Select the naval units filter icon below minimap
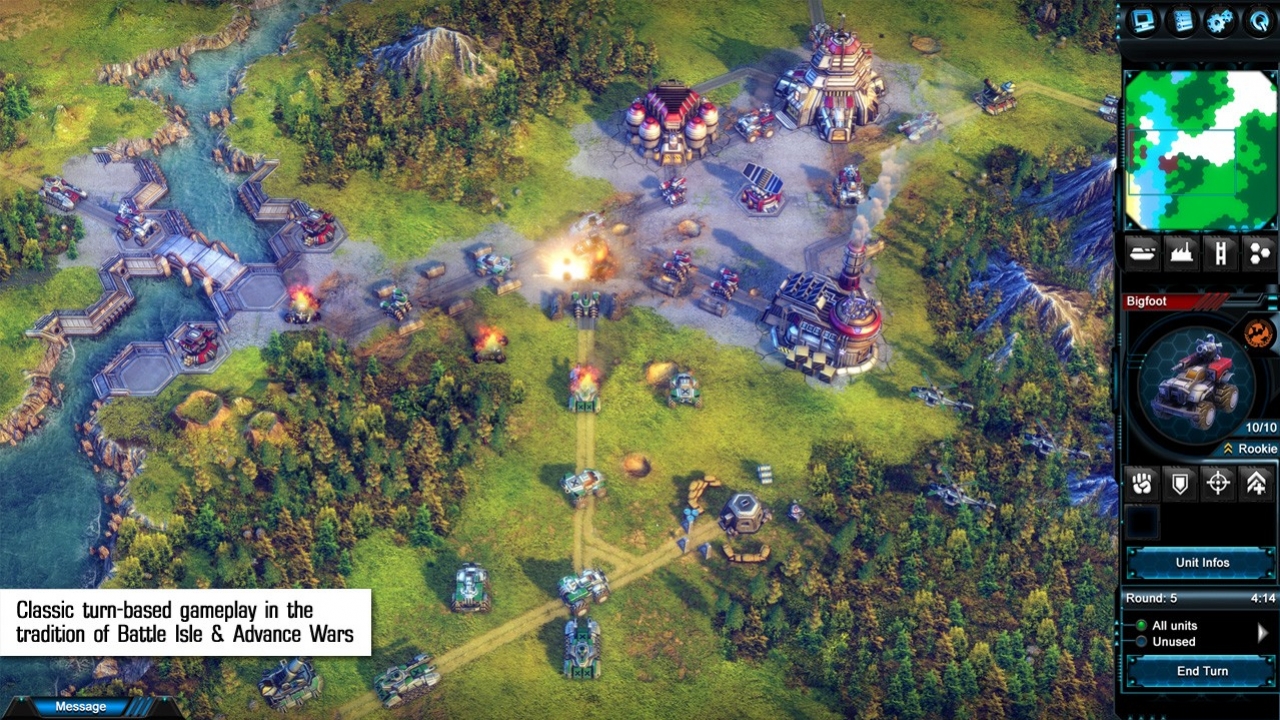 coord(1143,253)
